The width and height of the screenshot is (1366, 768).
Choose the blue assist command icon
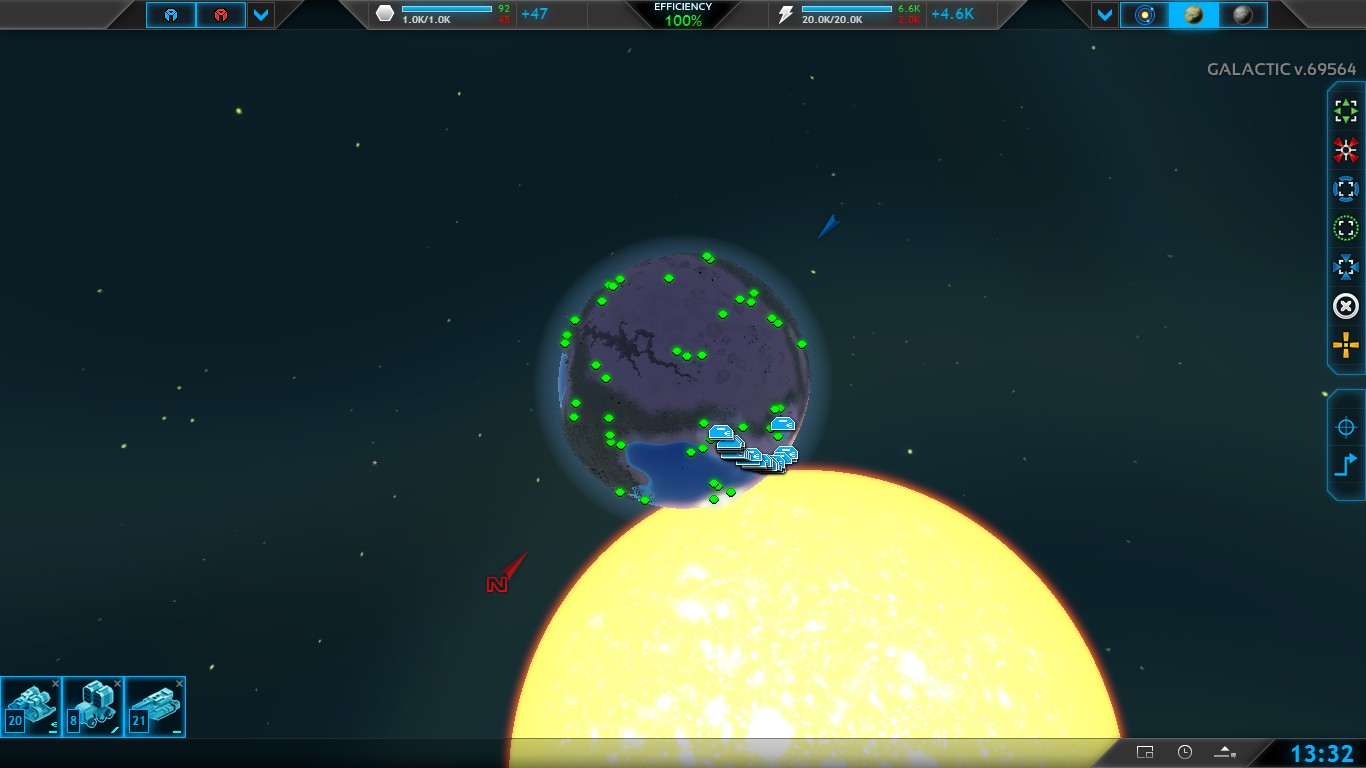point(1346,189)
